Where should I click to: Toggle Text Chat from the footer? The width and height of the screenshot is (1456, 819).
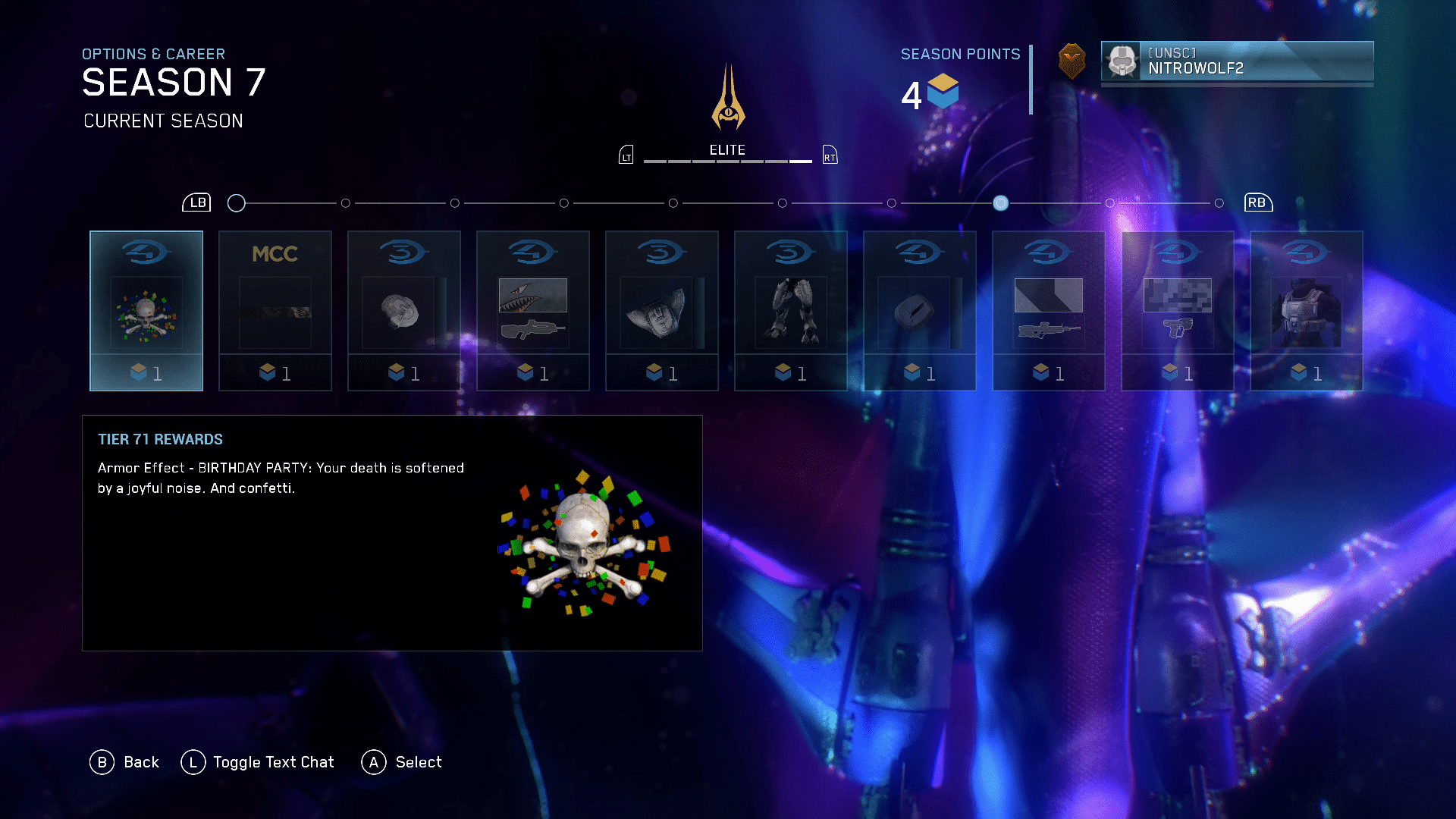[258, 762]
